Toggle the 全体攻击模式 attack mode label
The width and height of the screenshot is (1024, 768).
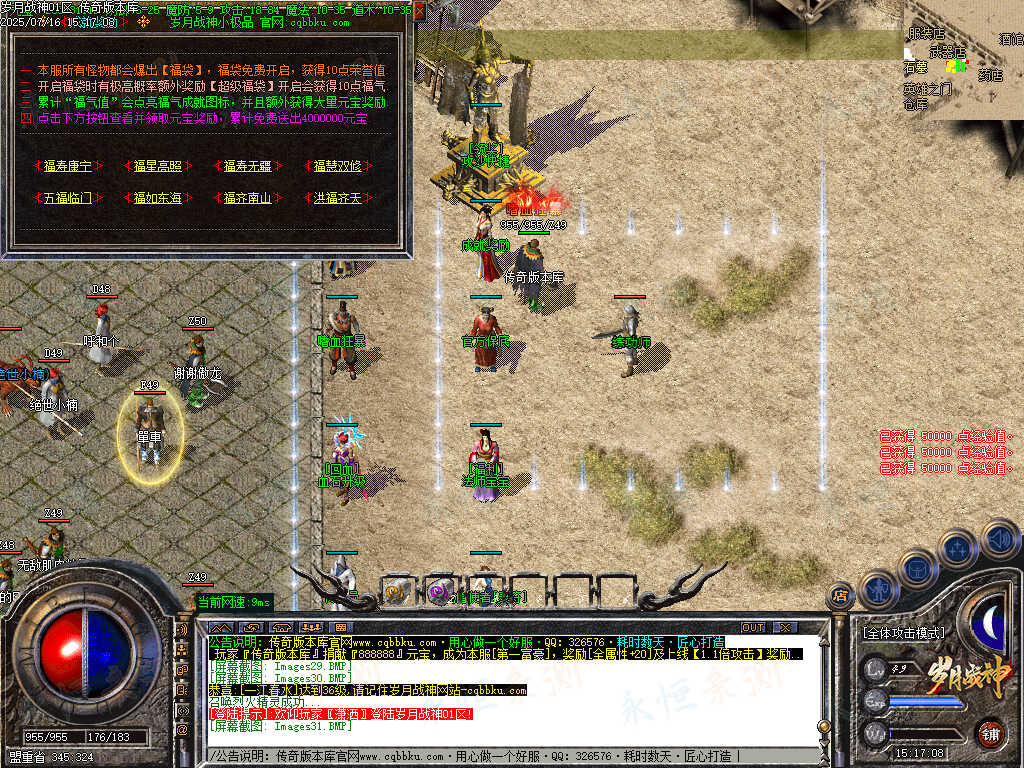(903, 633)
